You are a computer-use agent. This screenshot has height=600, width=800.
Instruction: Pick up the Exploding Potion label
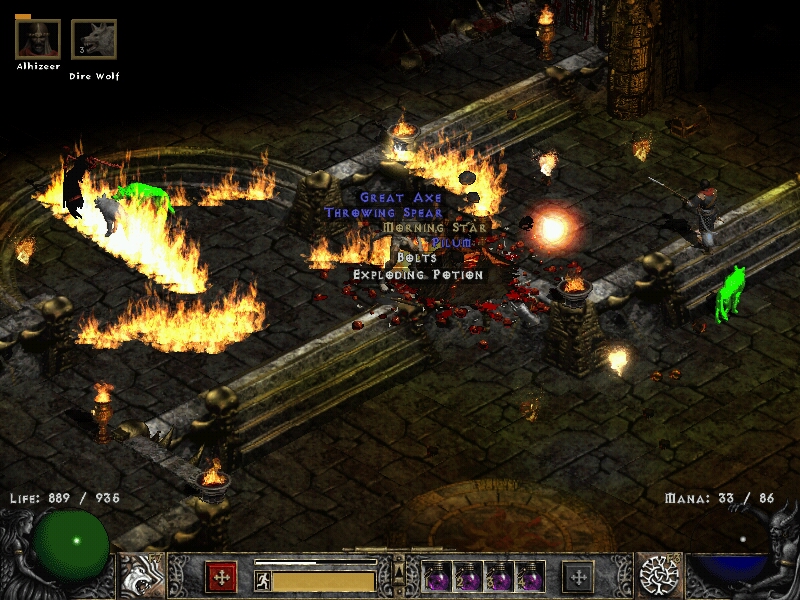click(418, 274)
